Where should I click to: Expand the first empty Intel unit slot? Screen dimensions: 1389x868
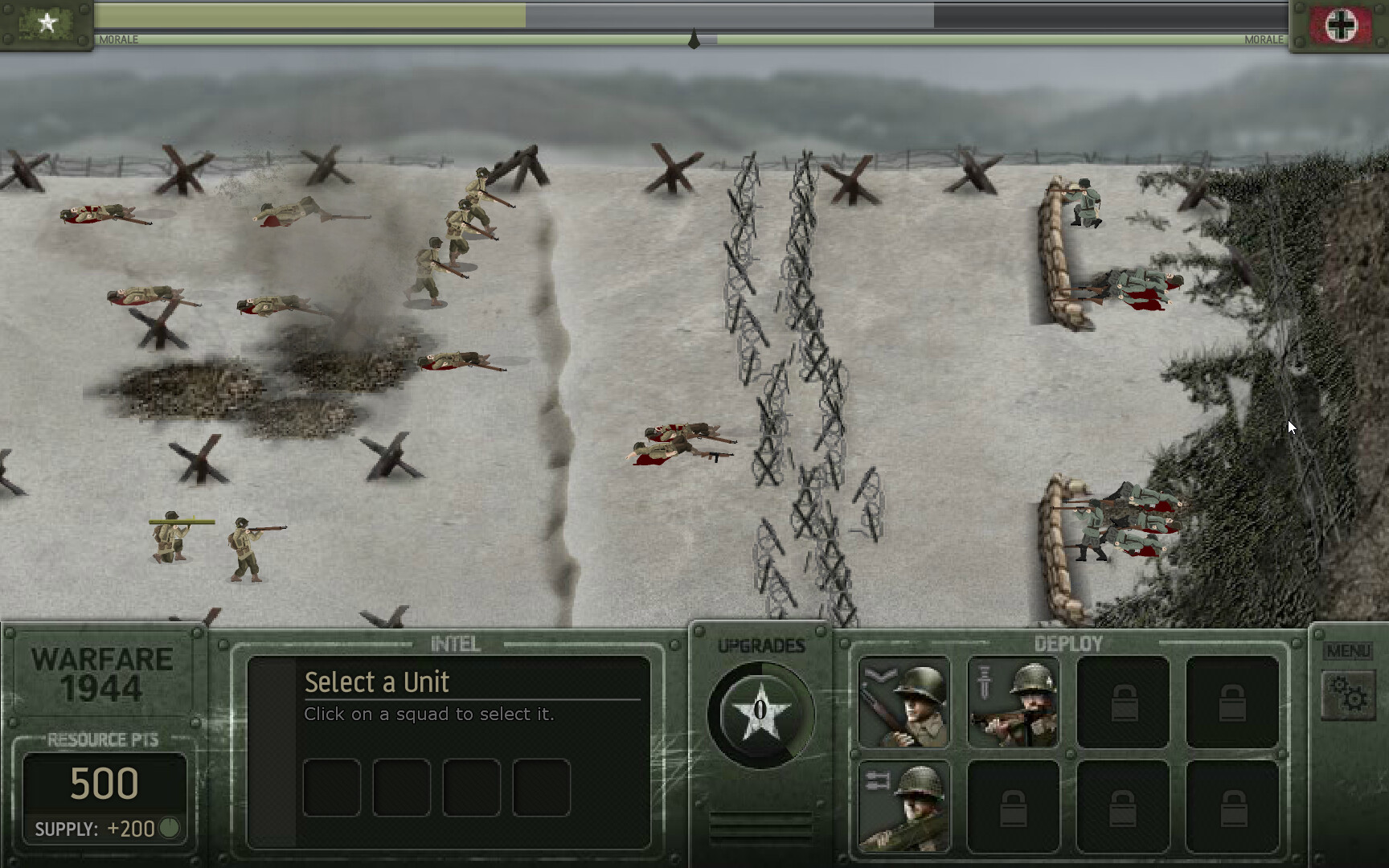tap(331, 788)
